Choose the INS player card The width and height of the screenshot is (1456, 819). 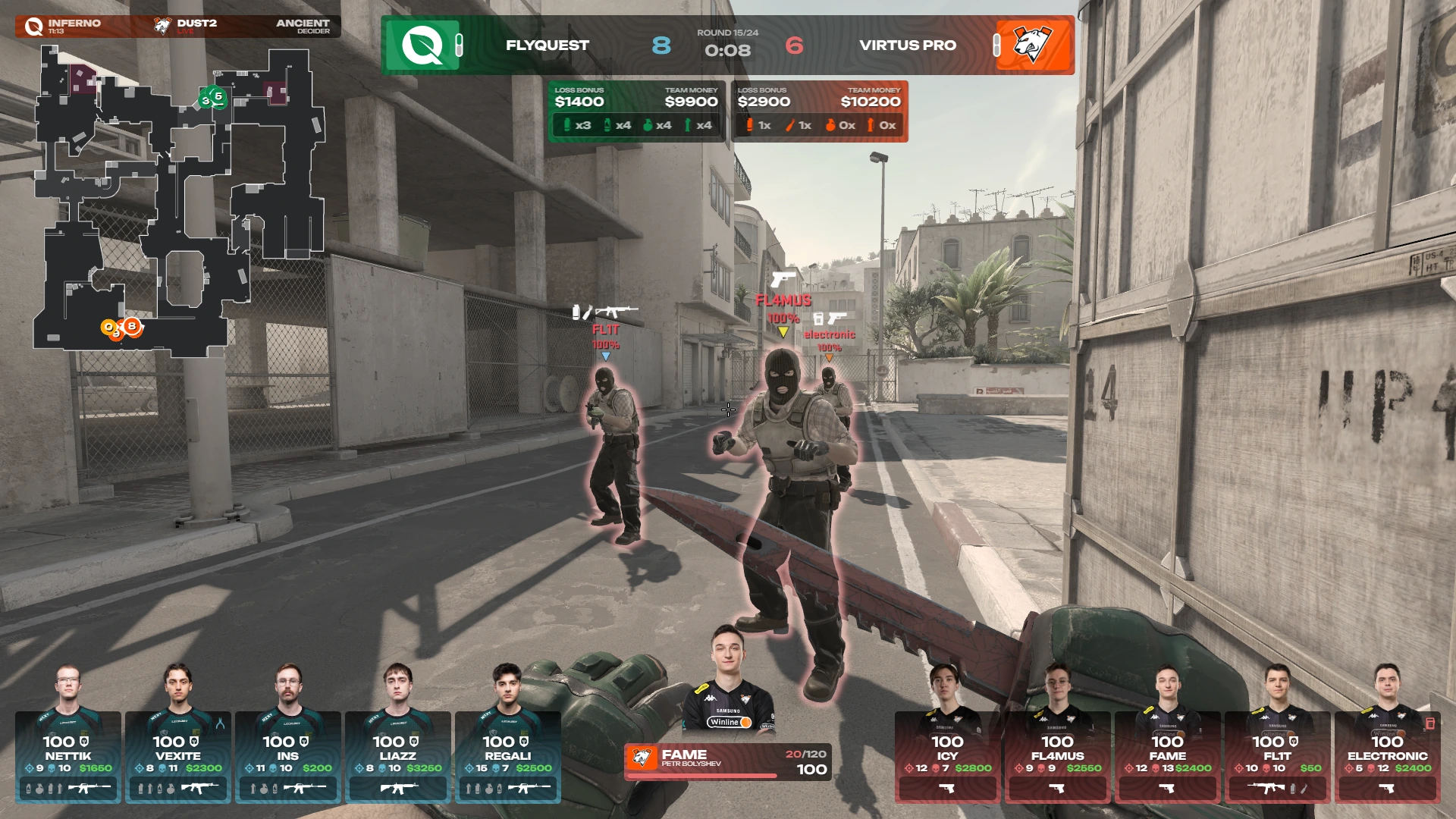click(x=288, y=757)
